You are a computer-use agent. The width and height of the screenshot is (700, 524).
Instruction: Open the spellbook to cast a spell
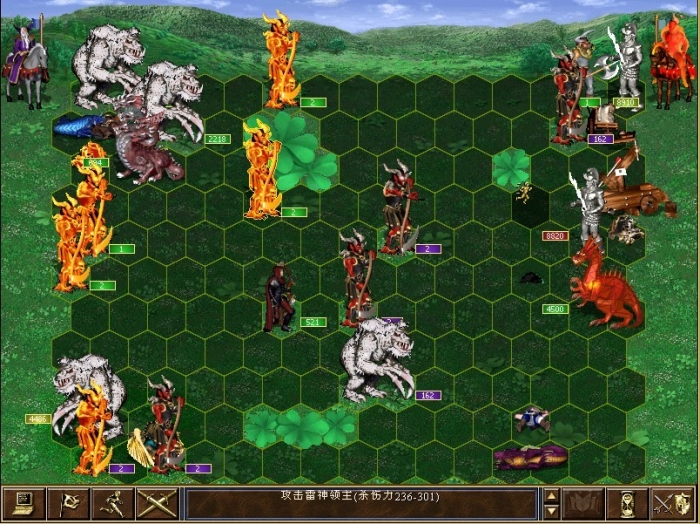point(583,503)
